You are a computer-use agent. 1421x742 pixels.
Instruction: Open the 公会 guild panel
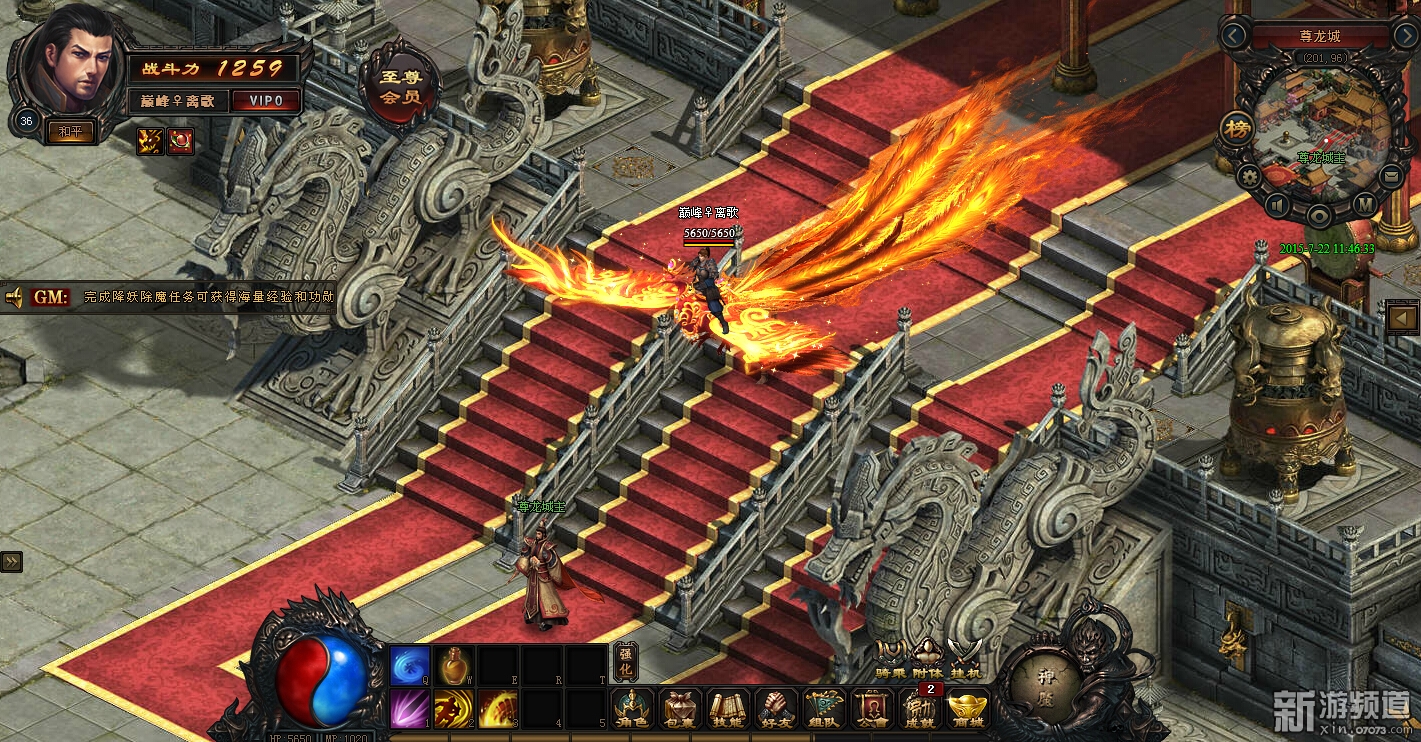click(x=872, y=709)
